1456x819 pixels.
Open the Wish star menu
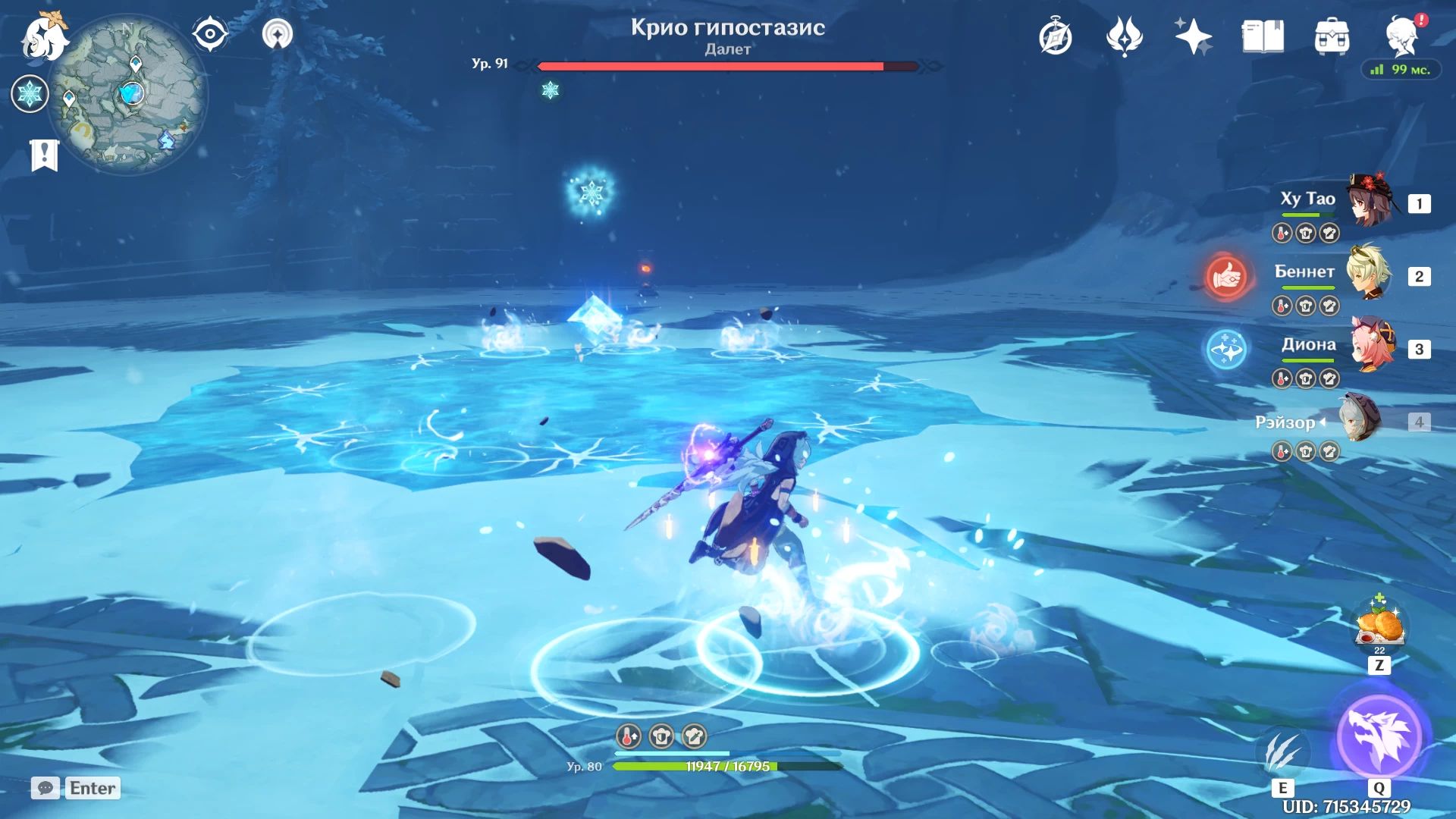tap(1193, 36)
